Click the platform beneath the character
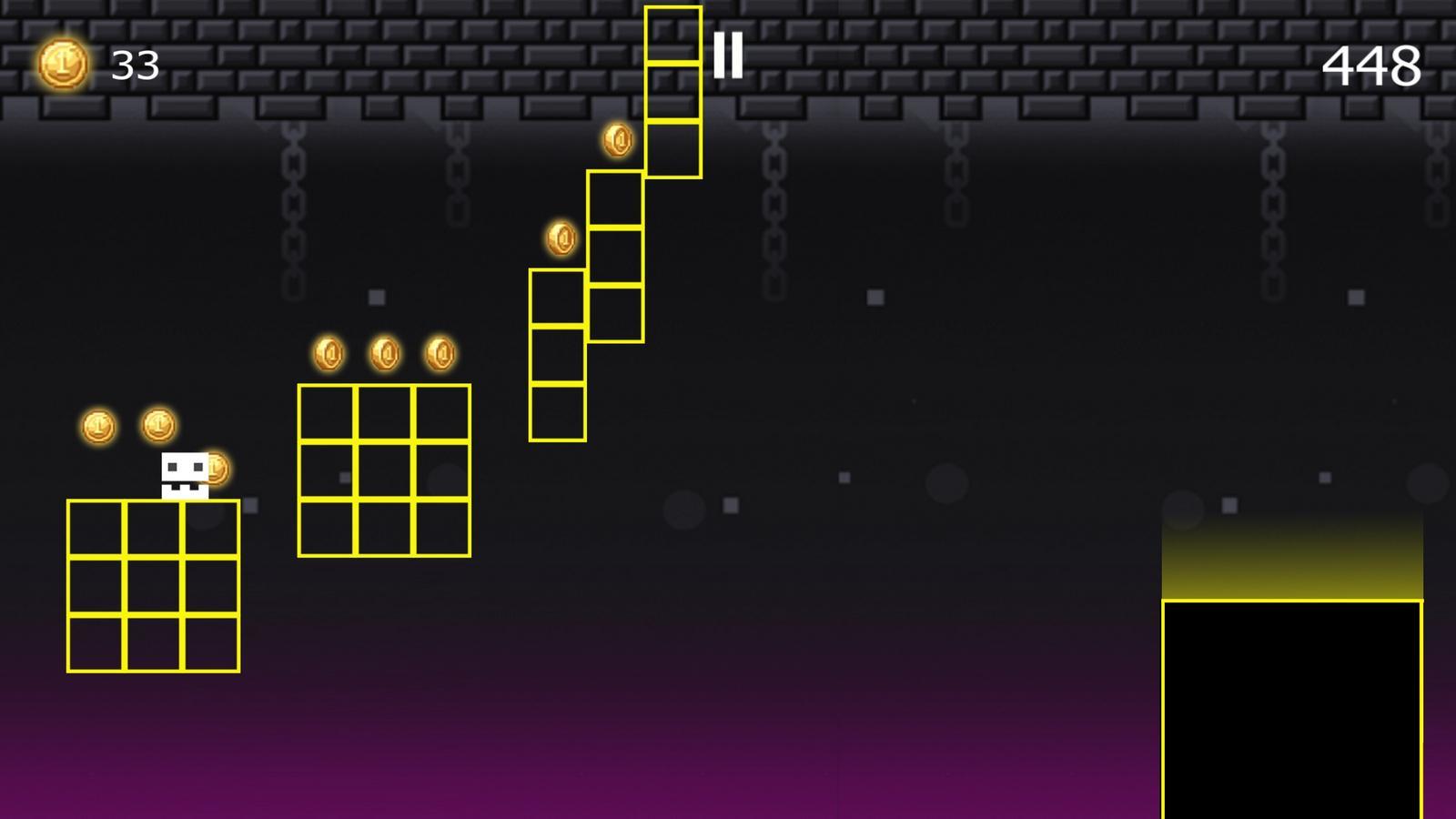The height and width of the screenshot is (819, 1456). click(155, 587)
